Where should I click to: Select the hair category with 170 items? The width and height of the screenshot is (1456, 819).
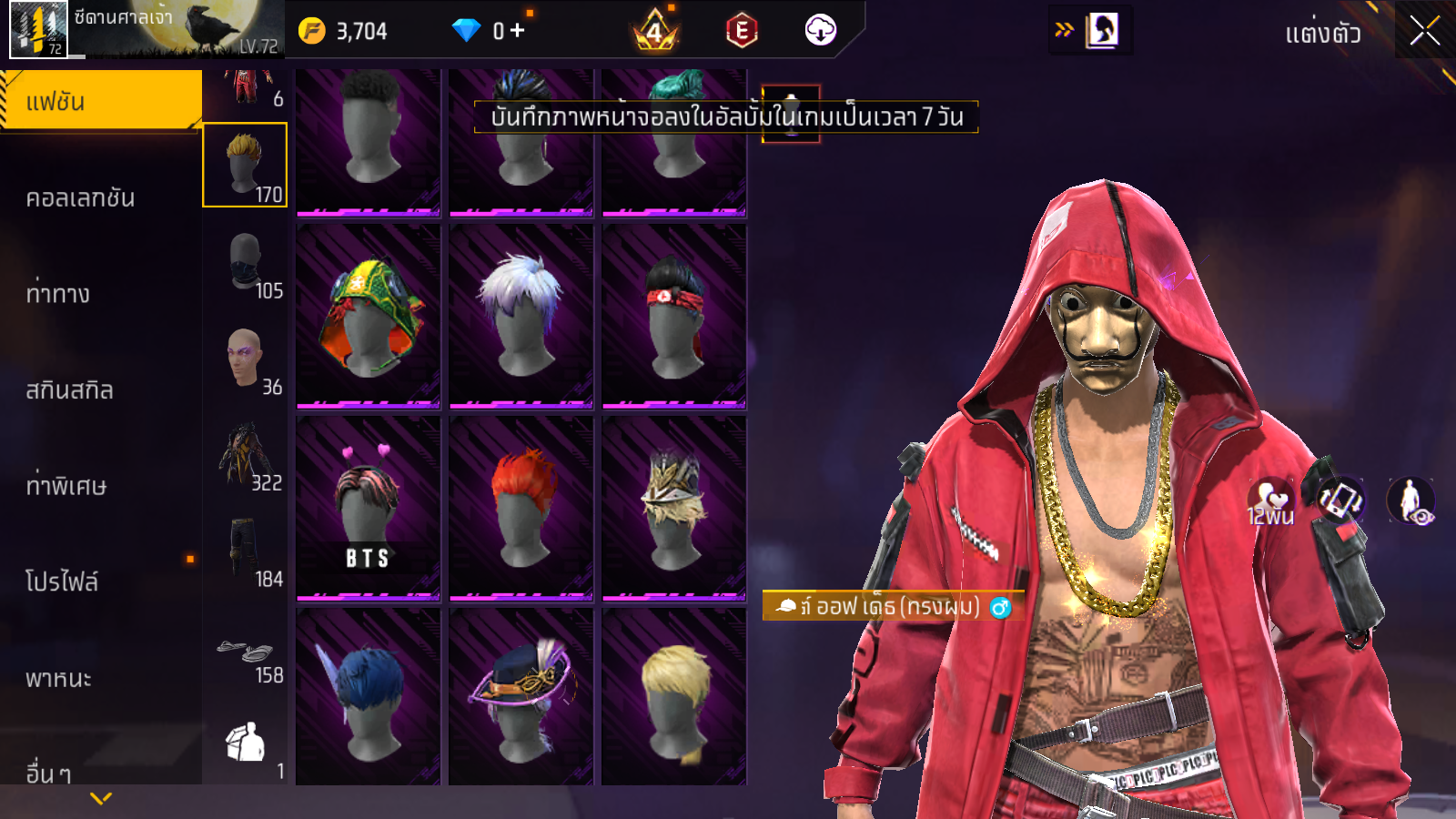[245, 166]
